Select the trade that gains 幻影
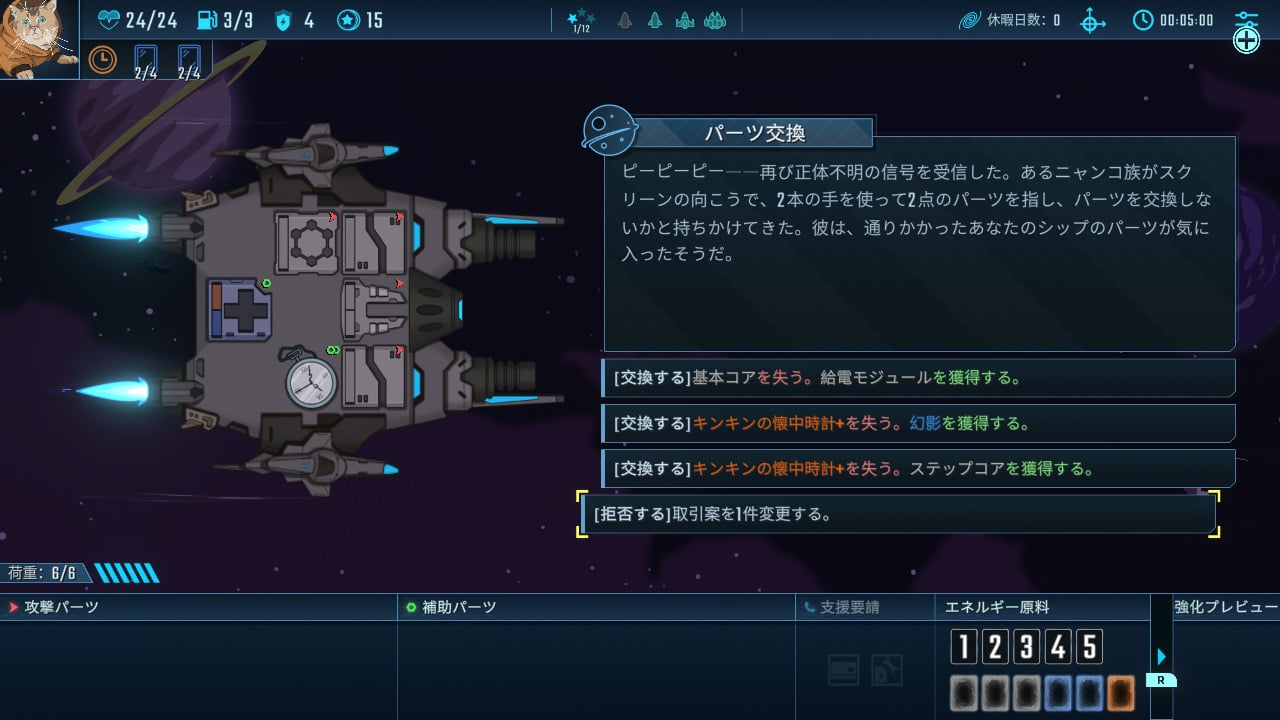 click(918, 423)
